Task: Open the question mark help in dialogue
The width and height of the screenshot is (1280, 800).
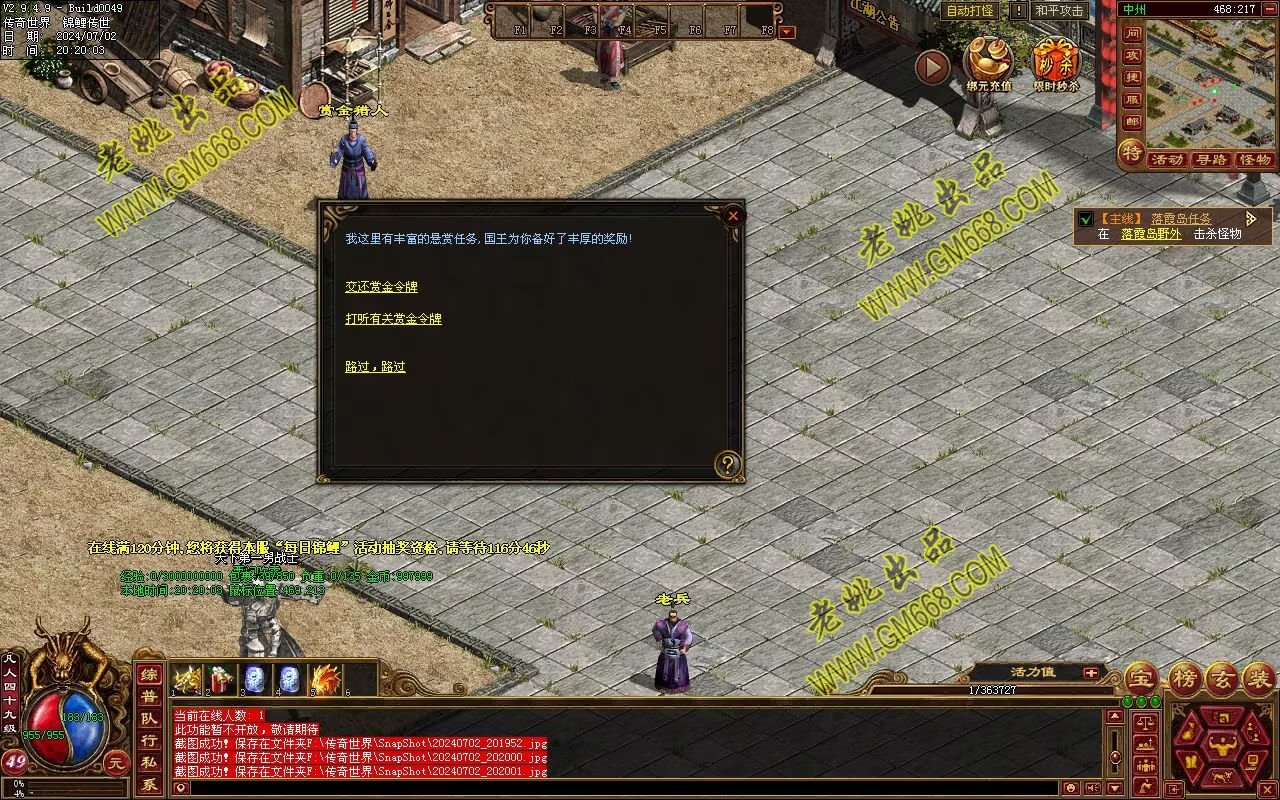Action: tap(728, 464)
